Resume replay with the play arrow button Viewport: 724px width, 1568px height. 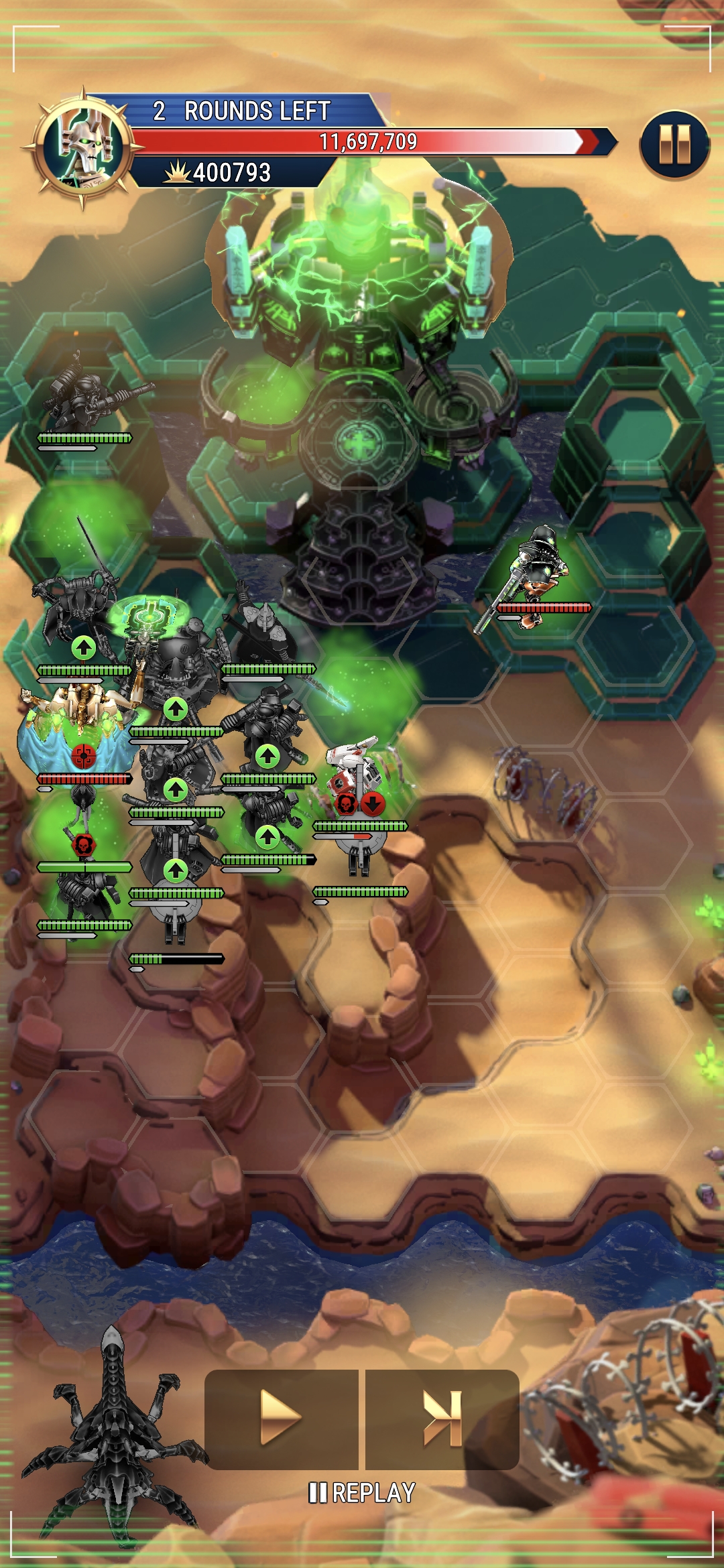(x=281, y=1418)
